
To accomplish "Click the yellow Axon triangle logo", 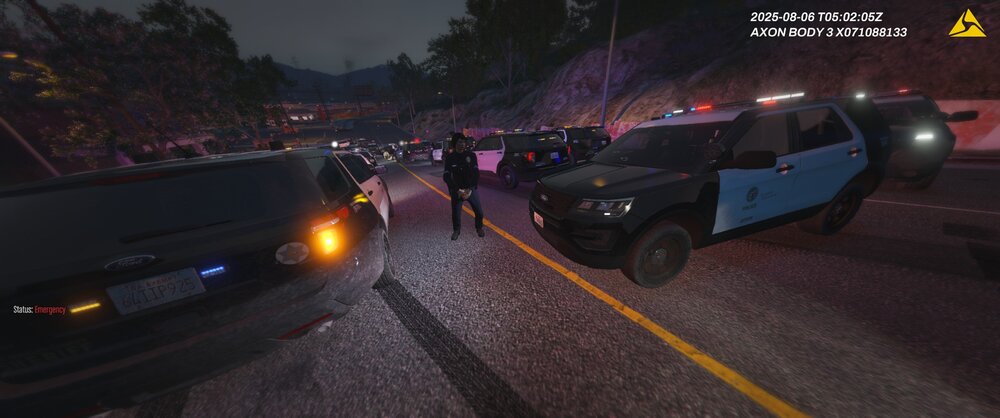I will pos(967,25).
